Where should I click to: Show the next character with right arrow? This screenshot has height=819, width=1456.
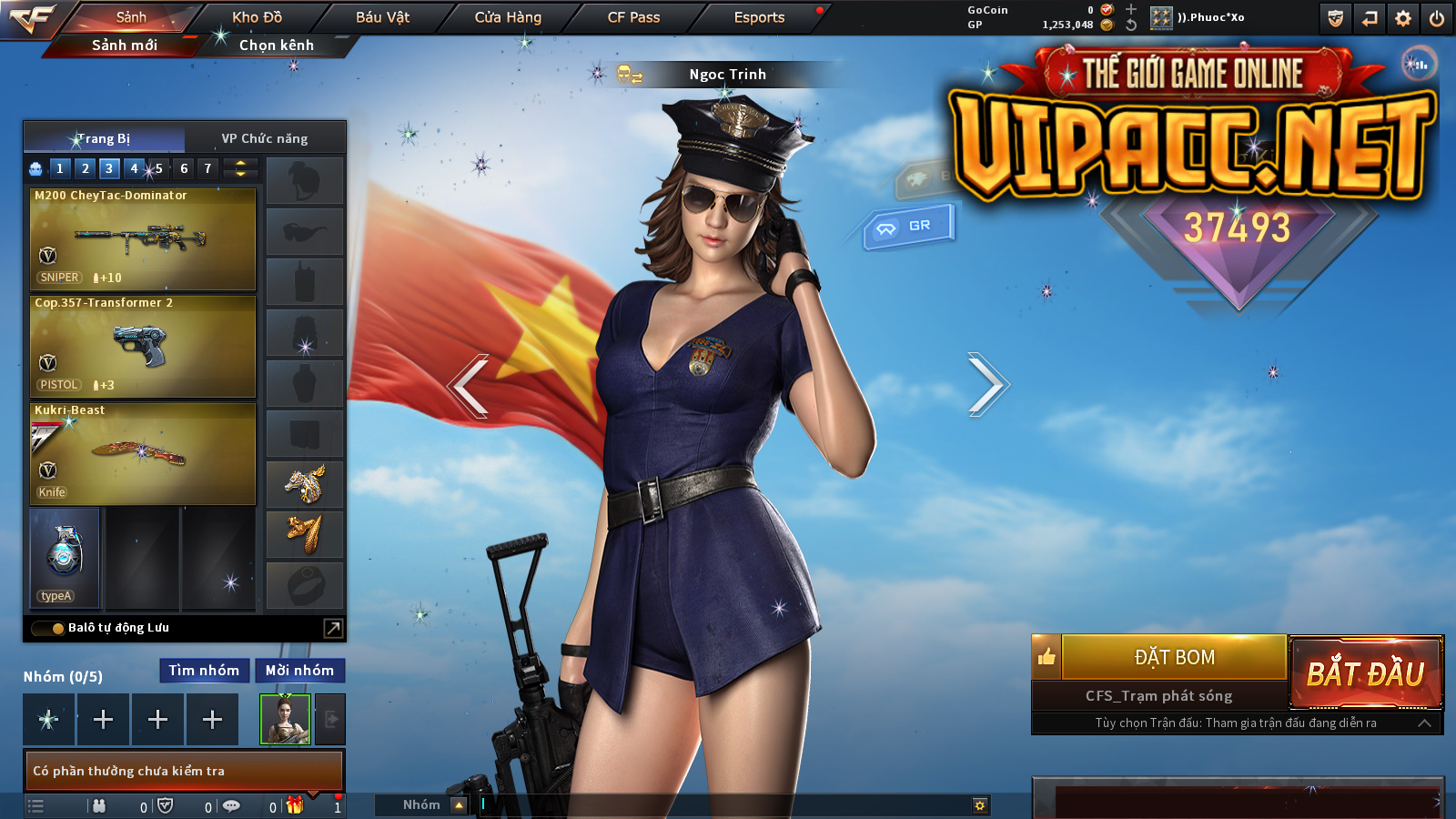tap(986, 385)
